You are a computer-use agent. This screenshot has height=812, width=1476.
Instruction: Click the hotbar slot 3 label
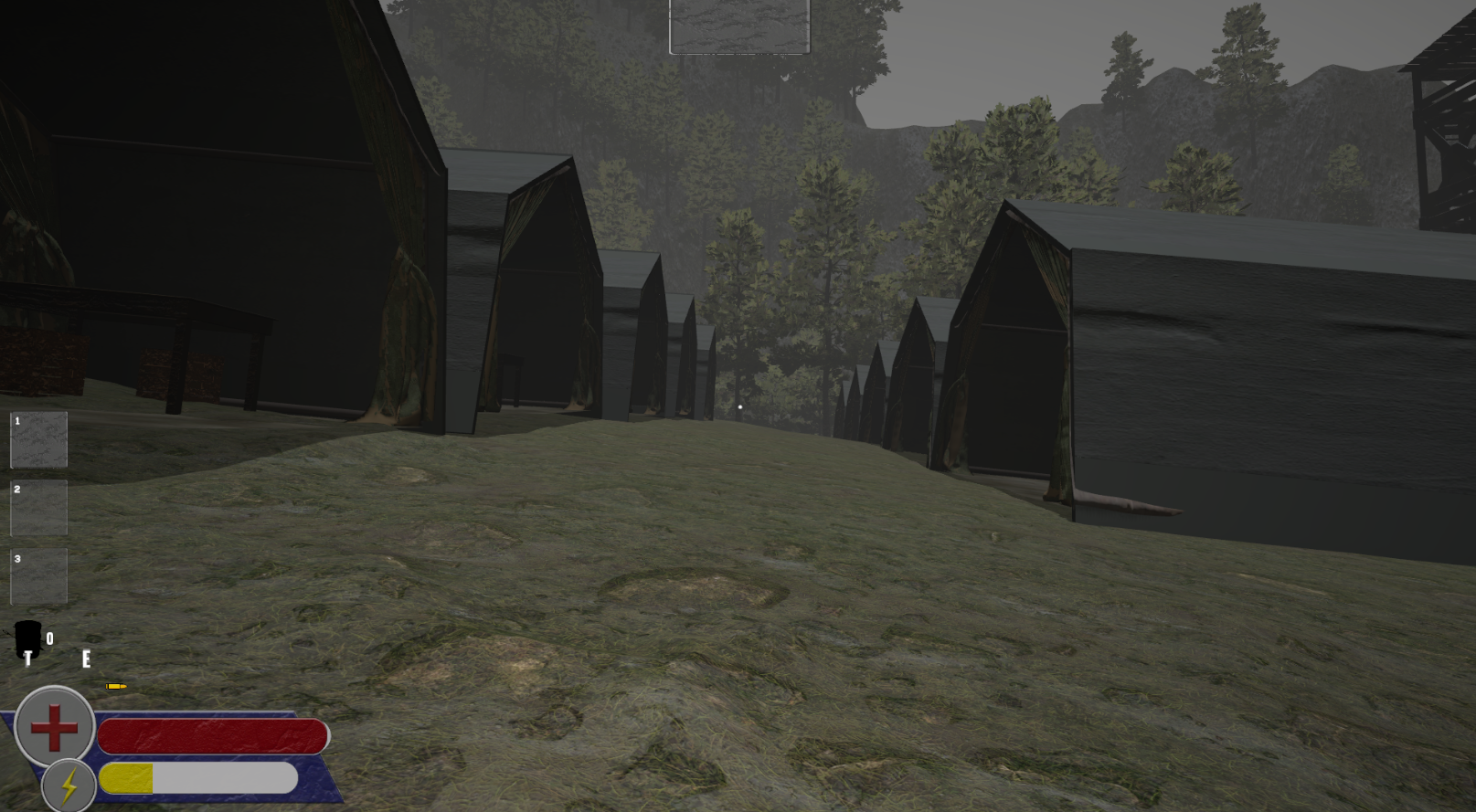click(16, 555)
